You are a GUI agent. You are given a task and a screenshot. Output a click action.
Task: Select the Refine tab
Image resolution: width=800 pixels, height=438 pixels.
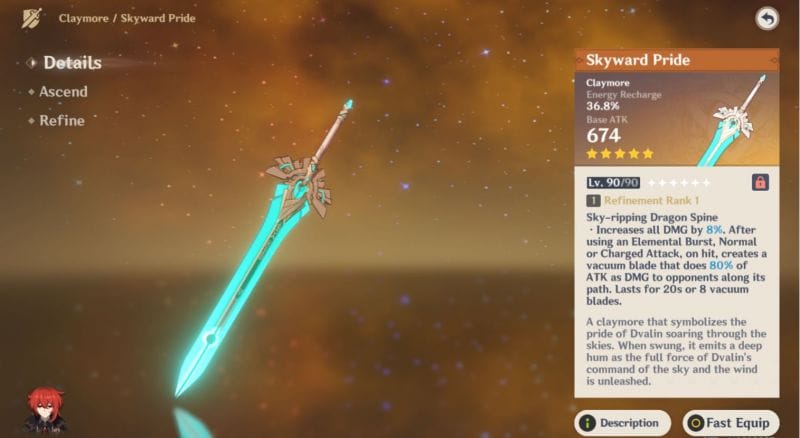click(x=61, y=121)
